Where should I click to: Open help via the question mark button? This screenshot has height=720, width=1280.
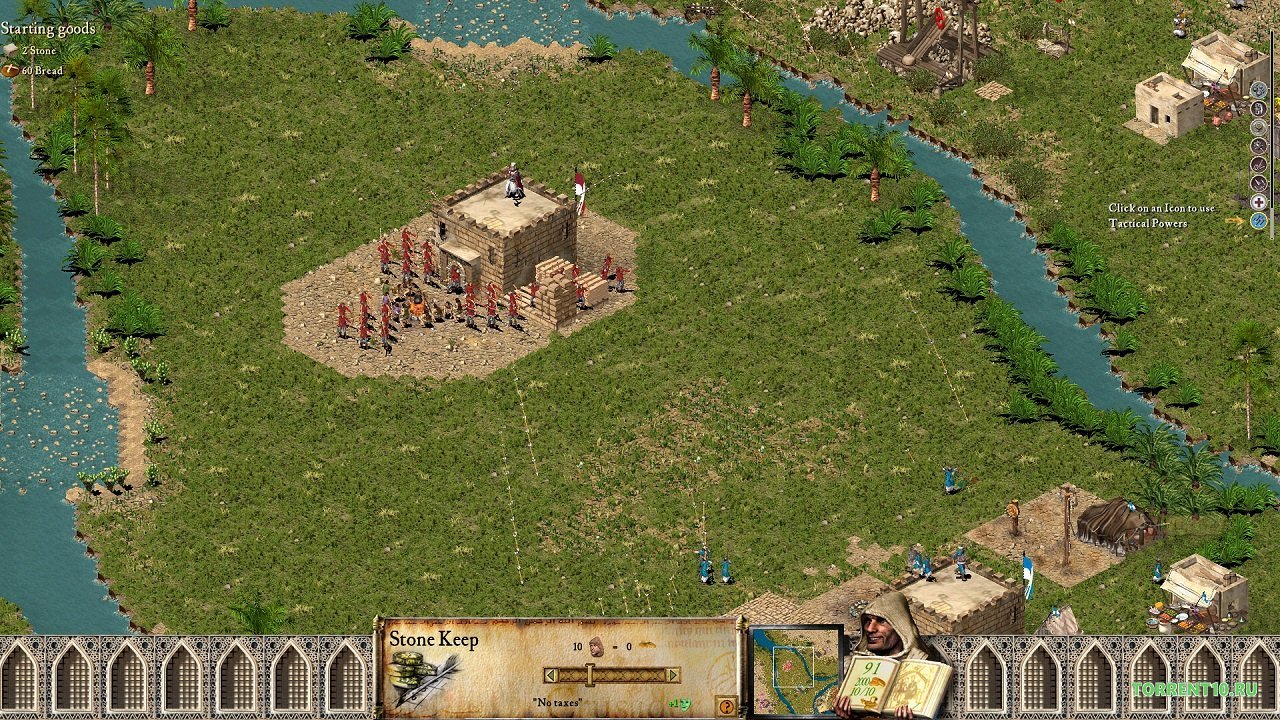pos(727,706)
